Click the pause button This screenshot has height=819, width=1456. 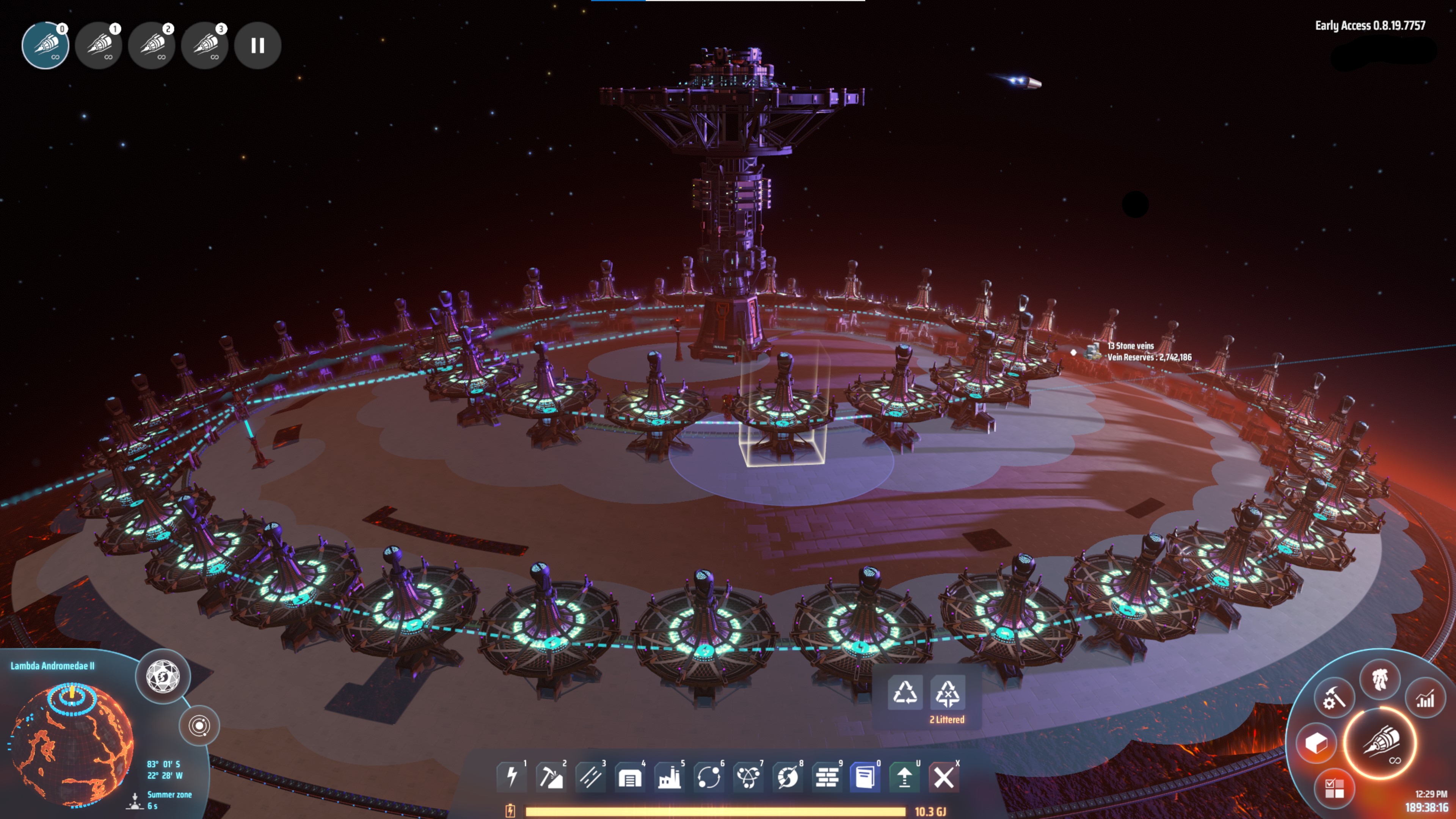click(258, 45)
